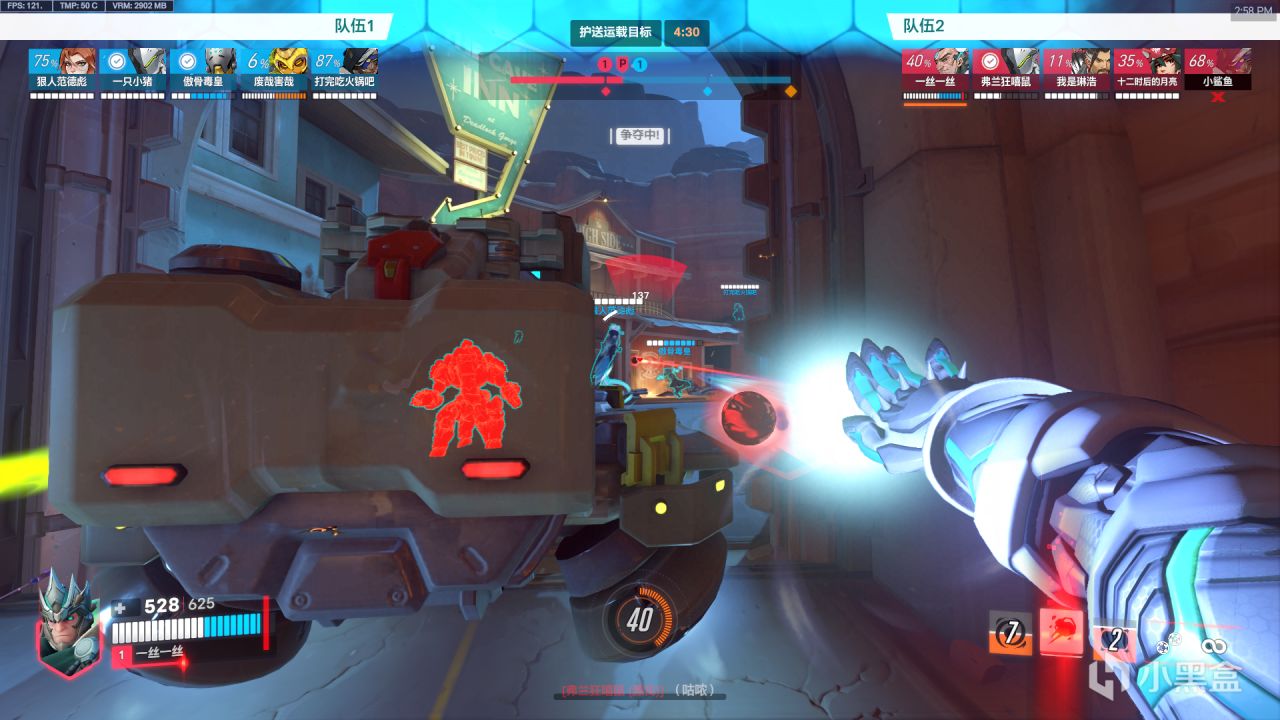
Task: Activate the red rock-throw ability icon
Action: click(x=1061, y=632)
